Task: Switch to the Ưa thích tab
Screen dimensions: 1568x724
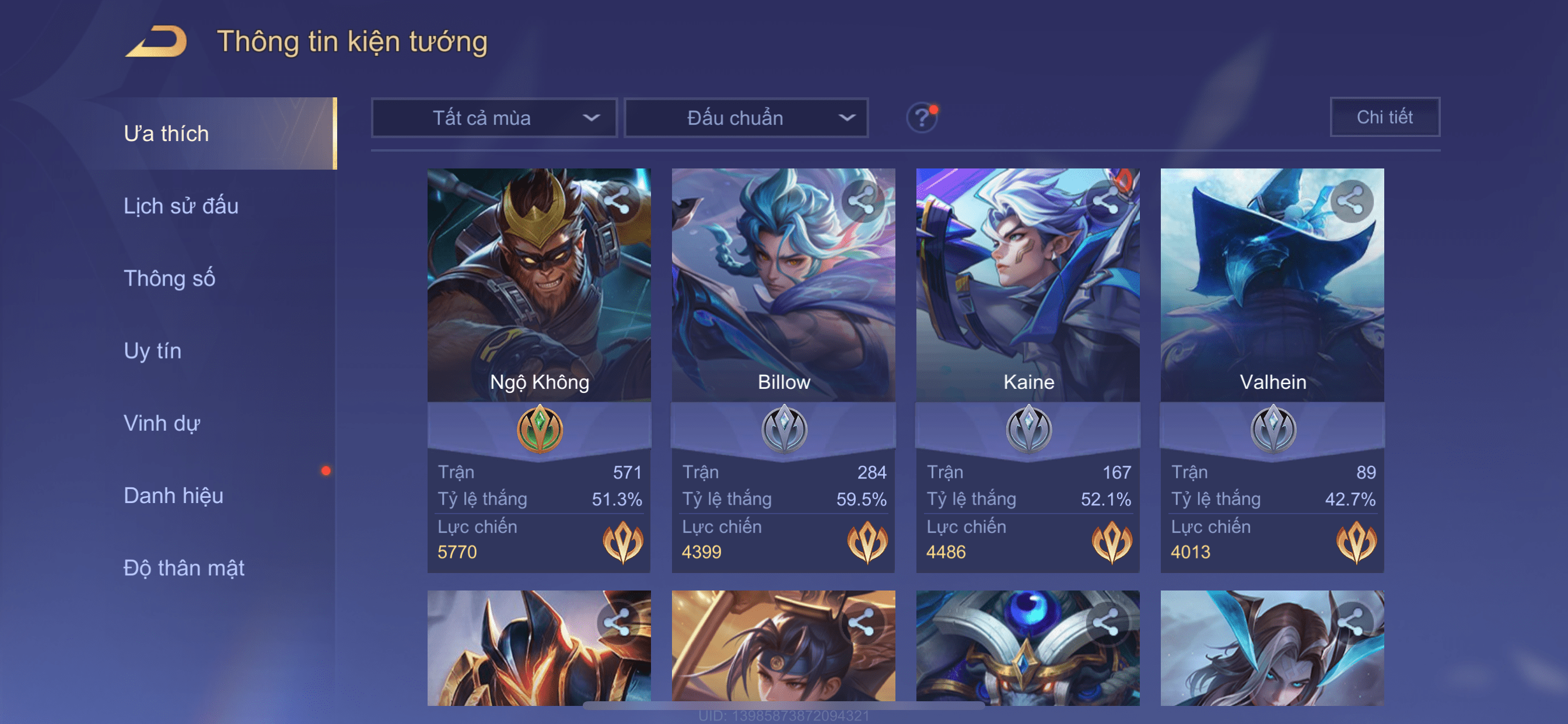Action: [x=166, y=134]
